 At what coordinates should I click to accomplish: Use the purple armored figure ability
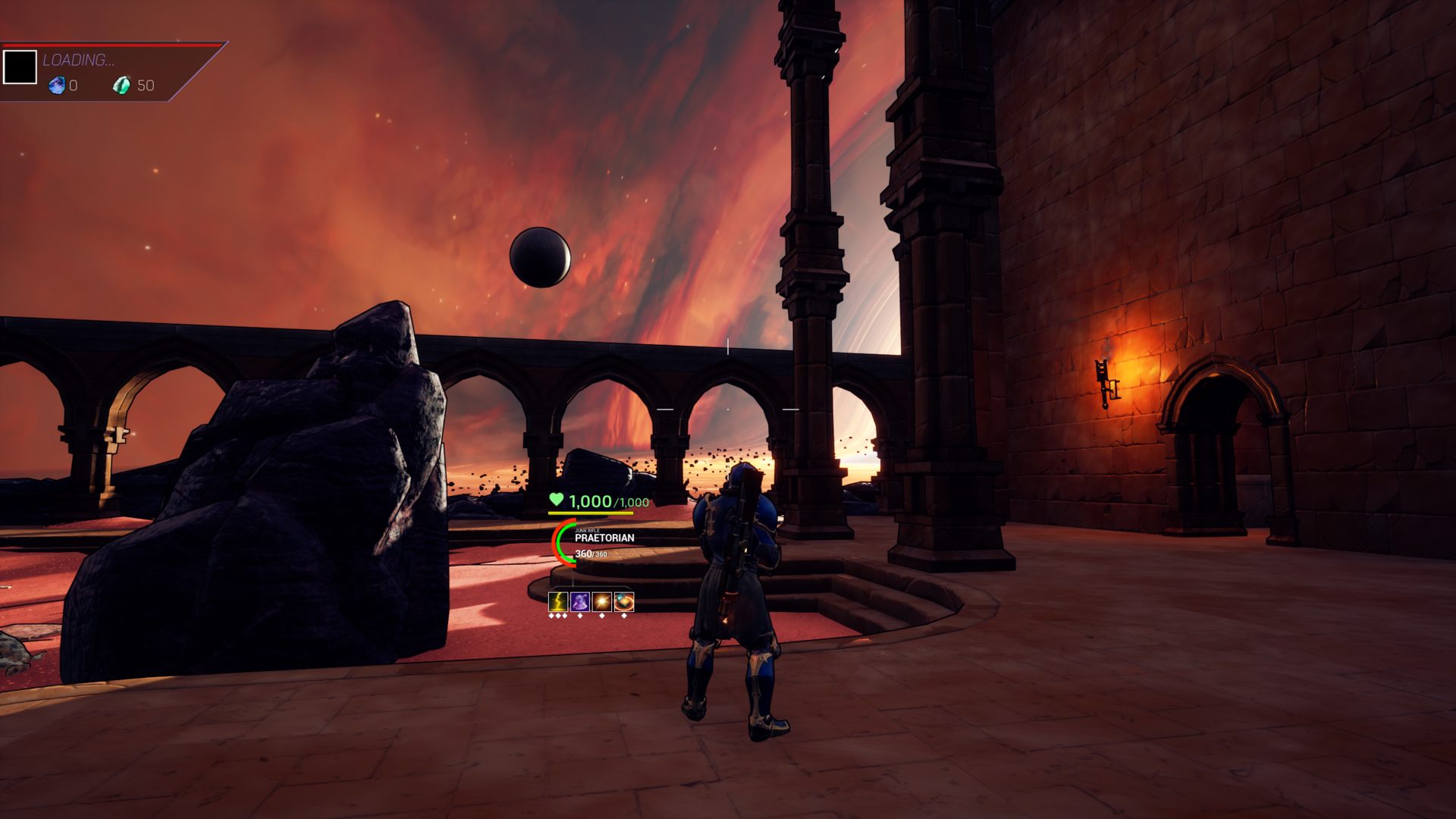point(580,602)
